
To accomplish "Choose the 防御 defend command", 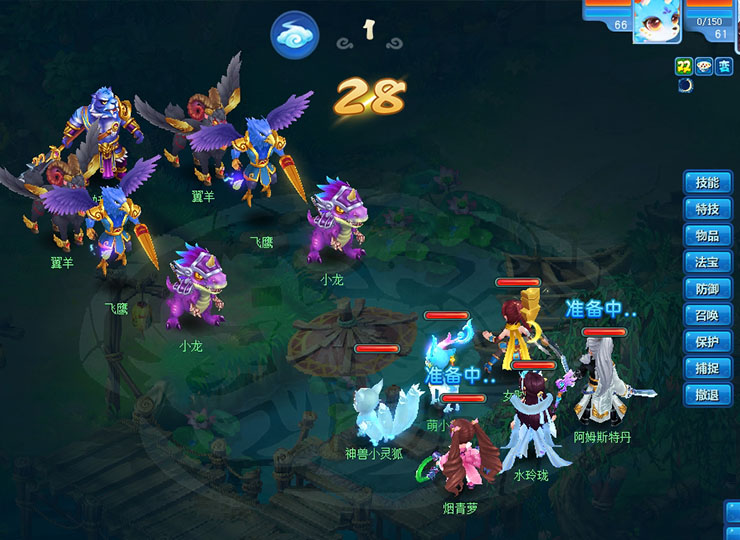I will click(707, 289).
